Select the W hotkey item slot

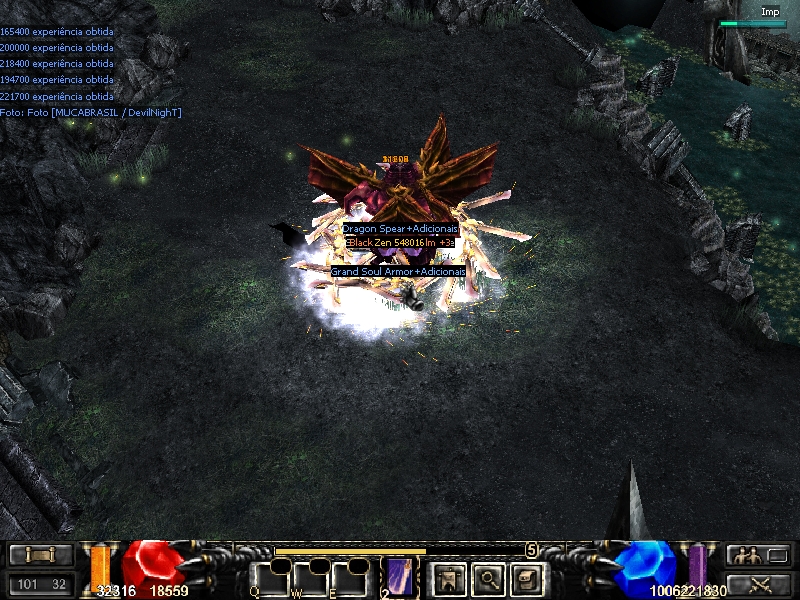(311, 578)
